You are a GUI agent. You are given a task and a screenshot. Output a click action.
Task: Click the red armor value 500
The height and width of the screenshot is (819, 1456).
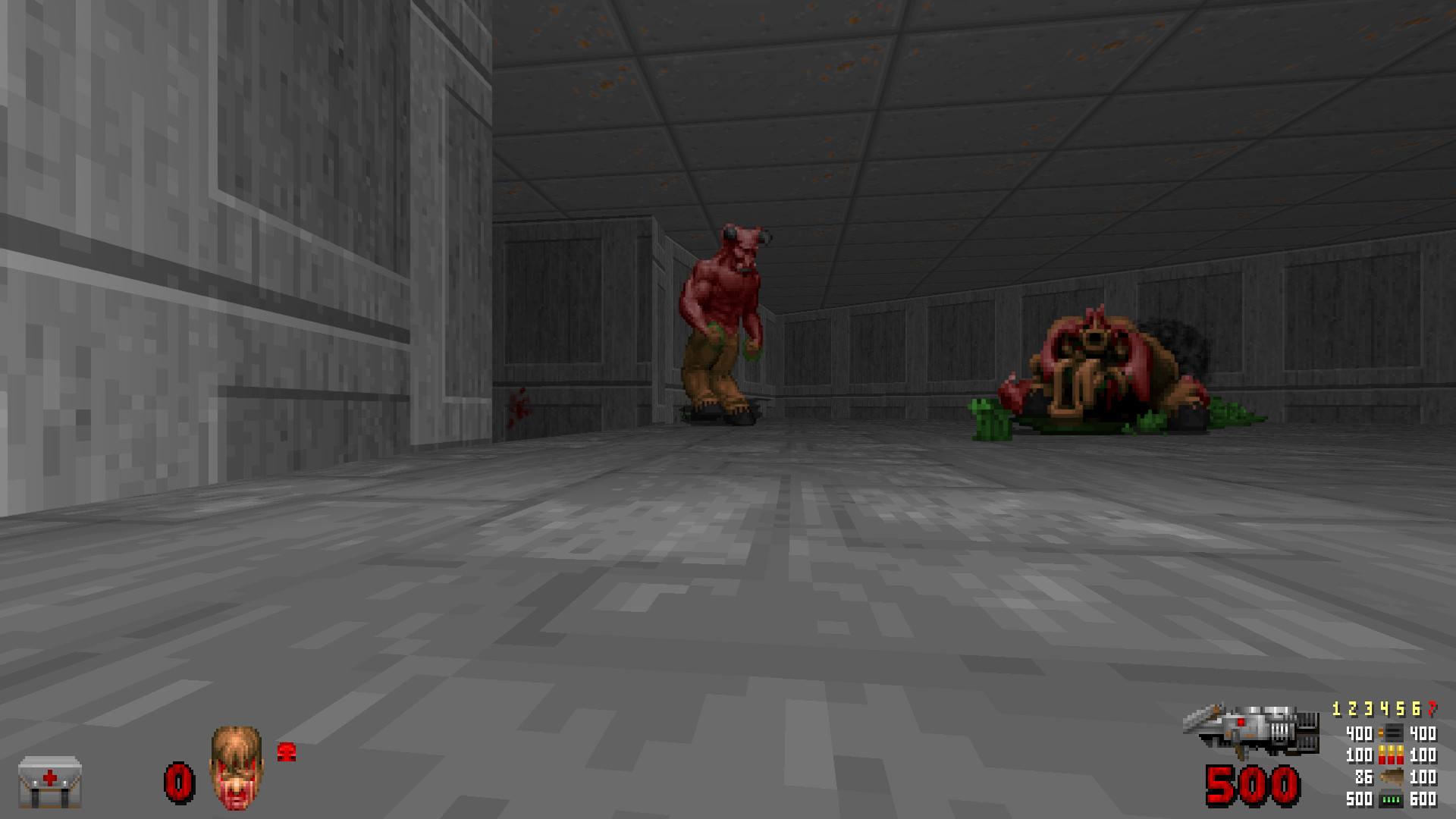(x=1253, y=785)
